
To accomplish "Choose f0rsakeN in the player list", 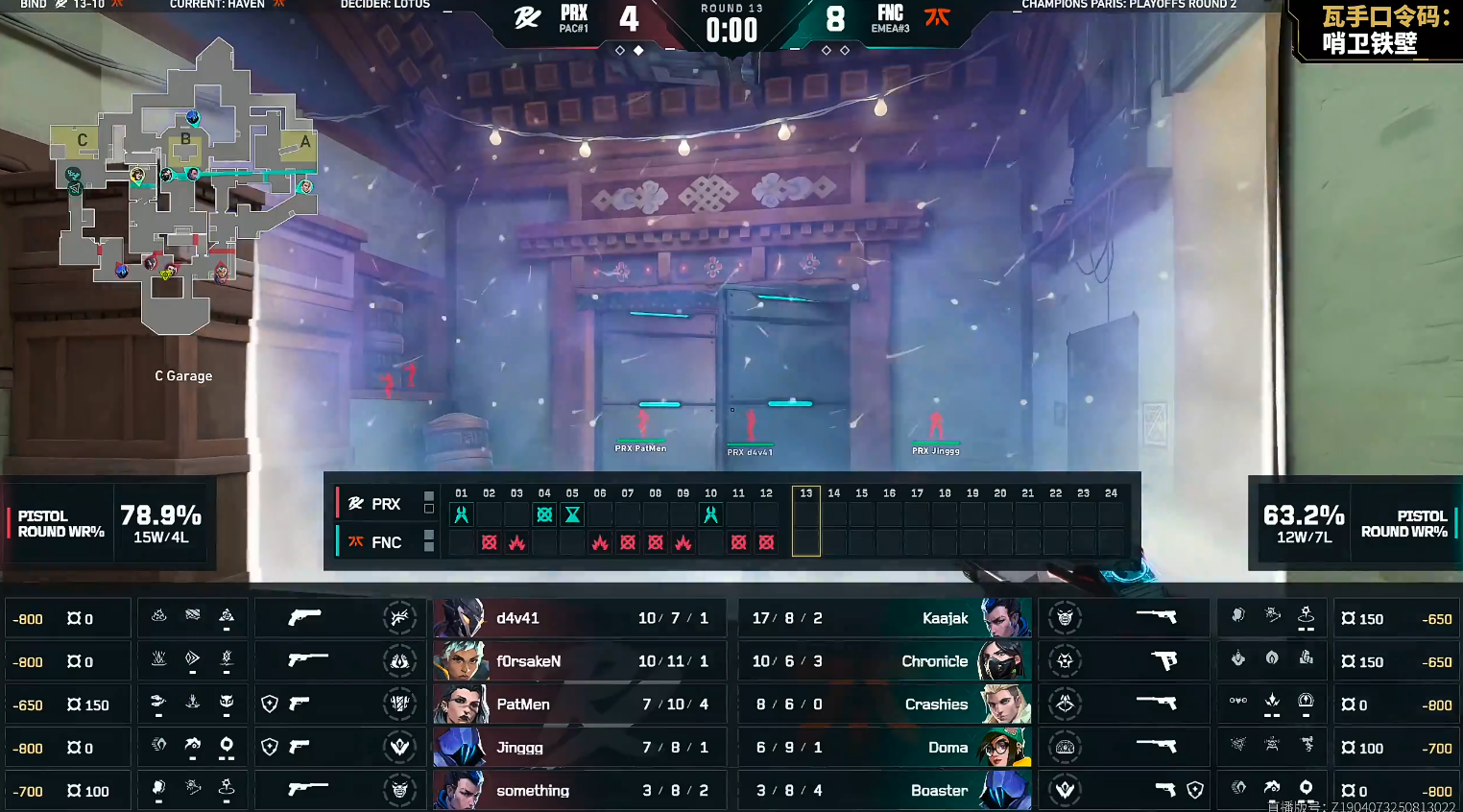I will coord(574,661).
